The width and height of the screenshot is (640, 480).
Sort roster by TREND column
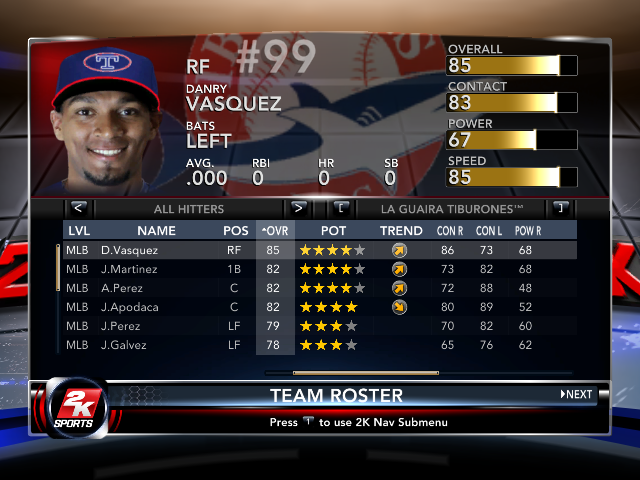click(x=401, y=231)
